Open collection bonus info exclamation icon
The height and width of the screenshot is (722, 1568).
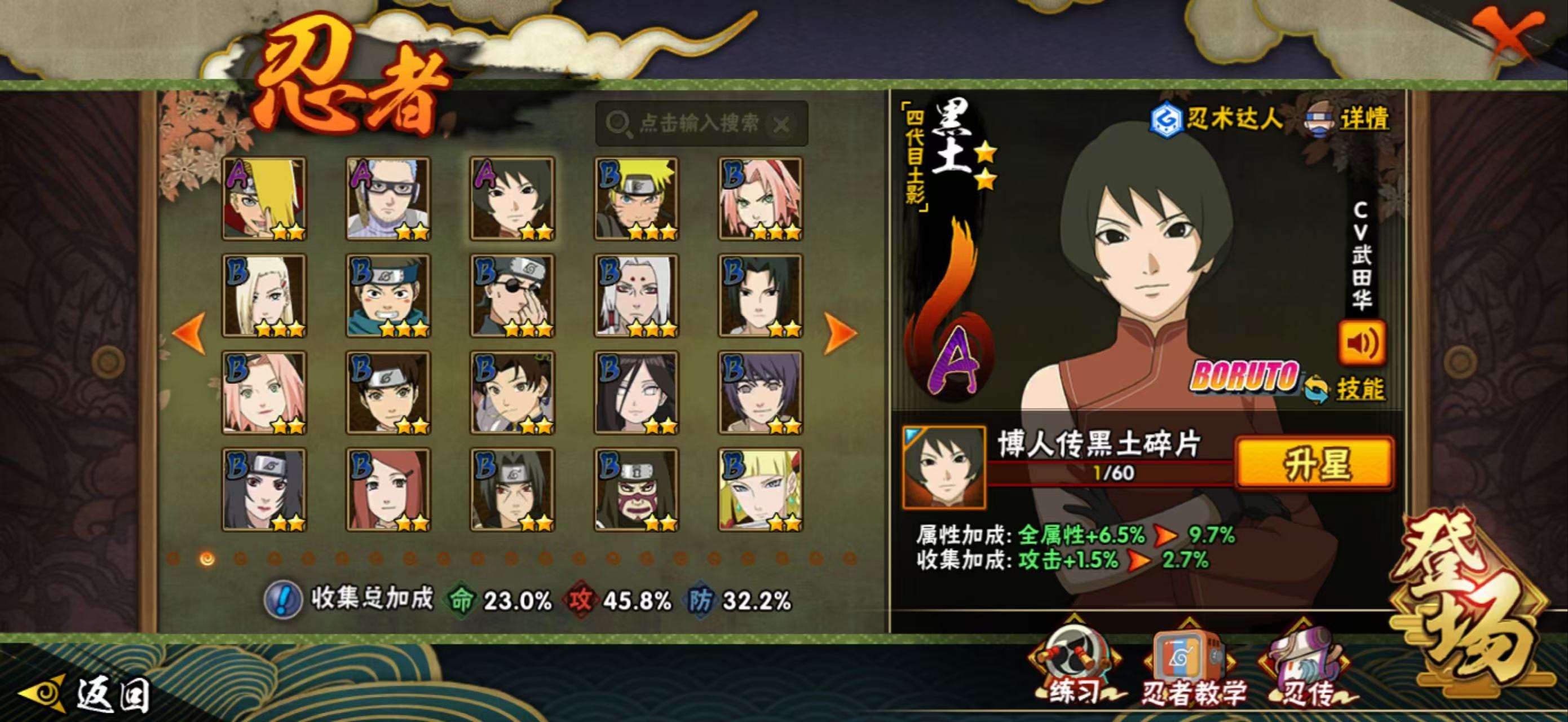[283, 600]
